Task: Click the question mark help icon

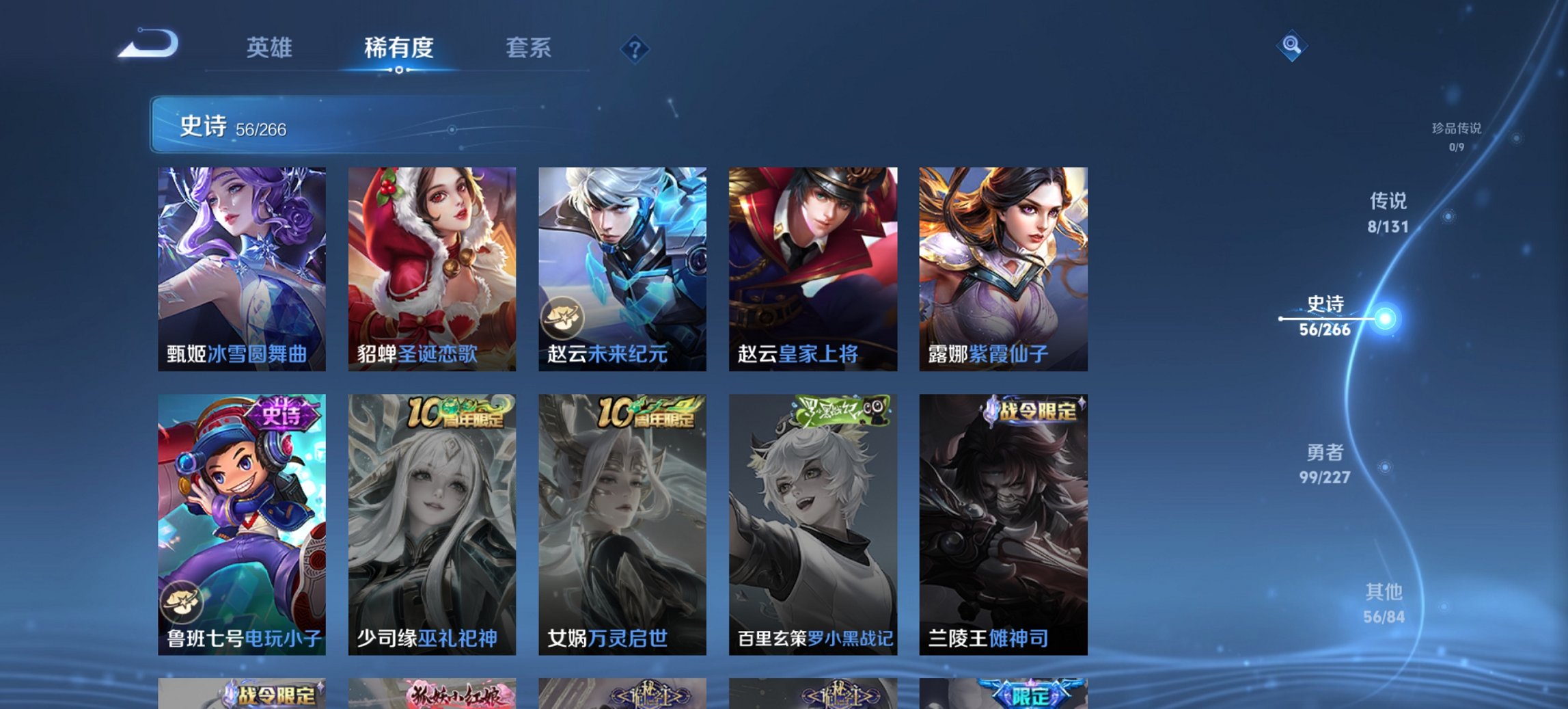Action: click(635, 48)
